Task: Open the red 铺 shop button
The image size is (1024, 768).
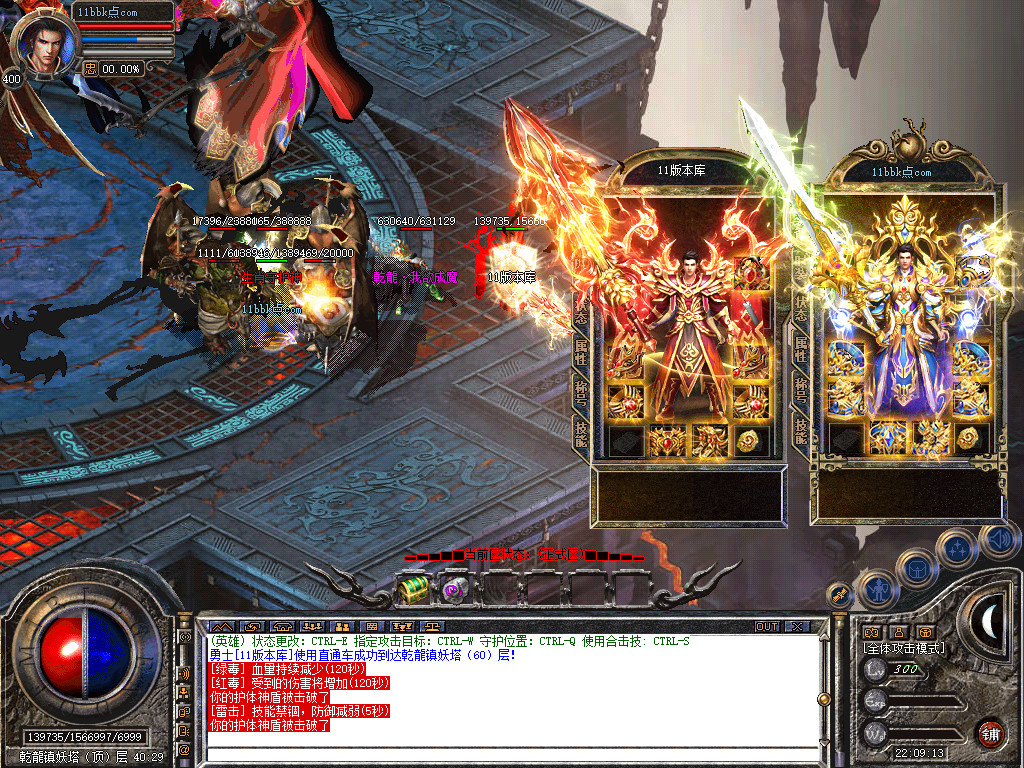Action: tap(990, 732)
